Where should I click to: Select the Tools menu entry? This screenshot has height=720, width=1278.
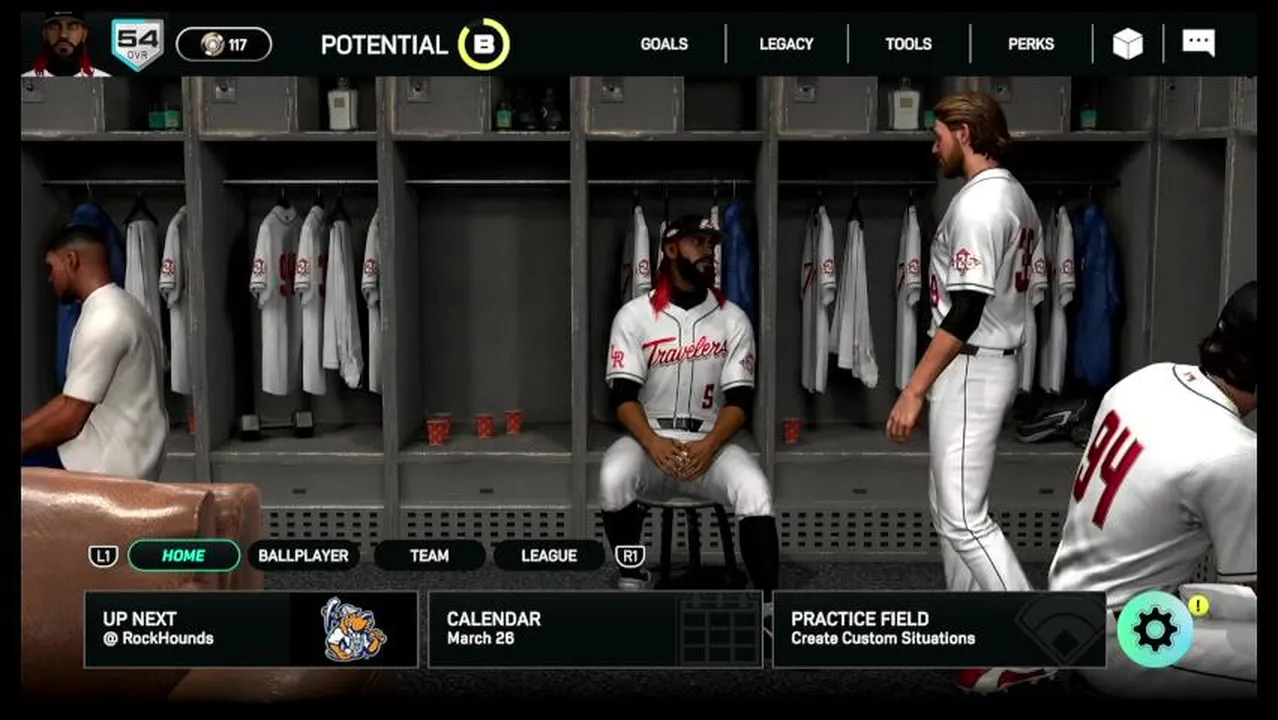coord(908,44)
